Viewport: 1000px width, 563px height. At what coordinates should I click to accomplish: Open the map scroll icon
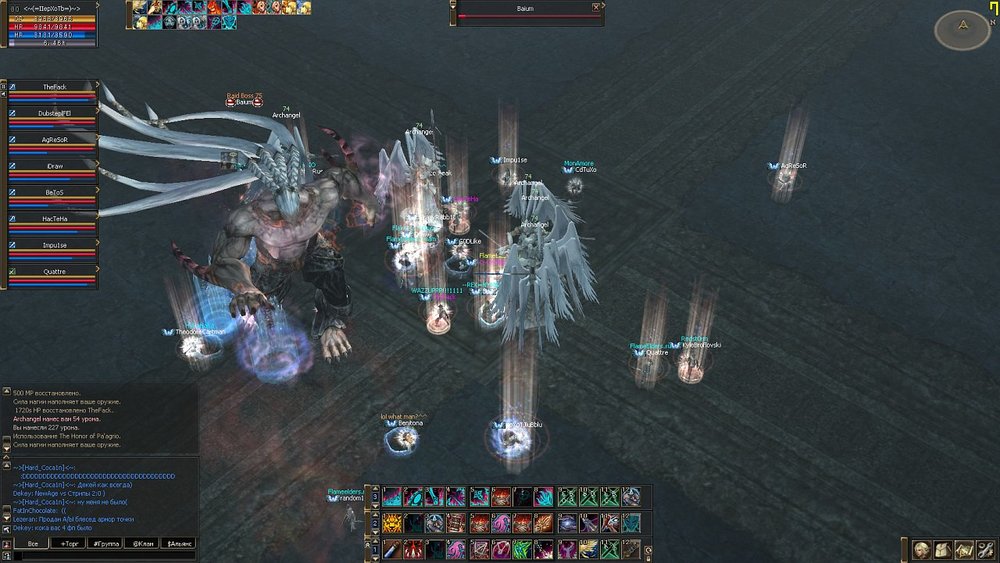click(x=963, y=549)
